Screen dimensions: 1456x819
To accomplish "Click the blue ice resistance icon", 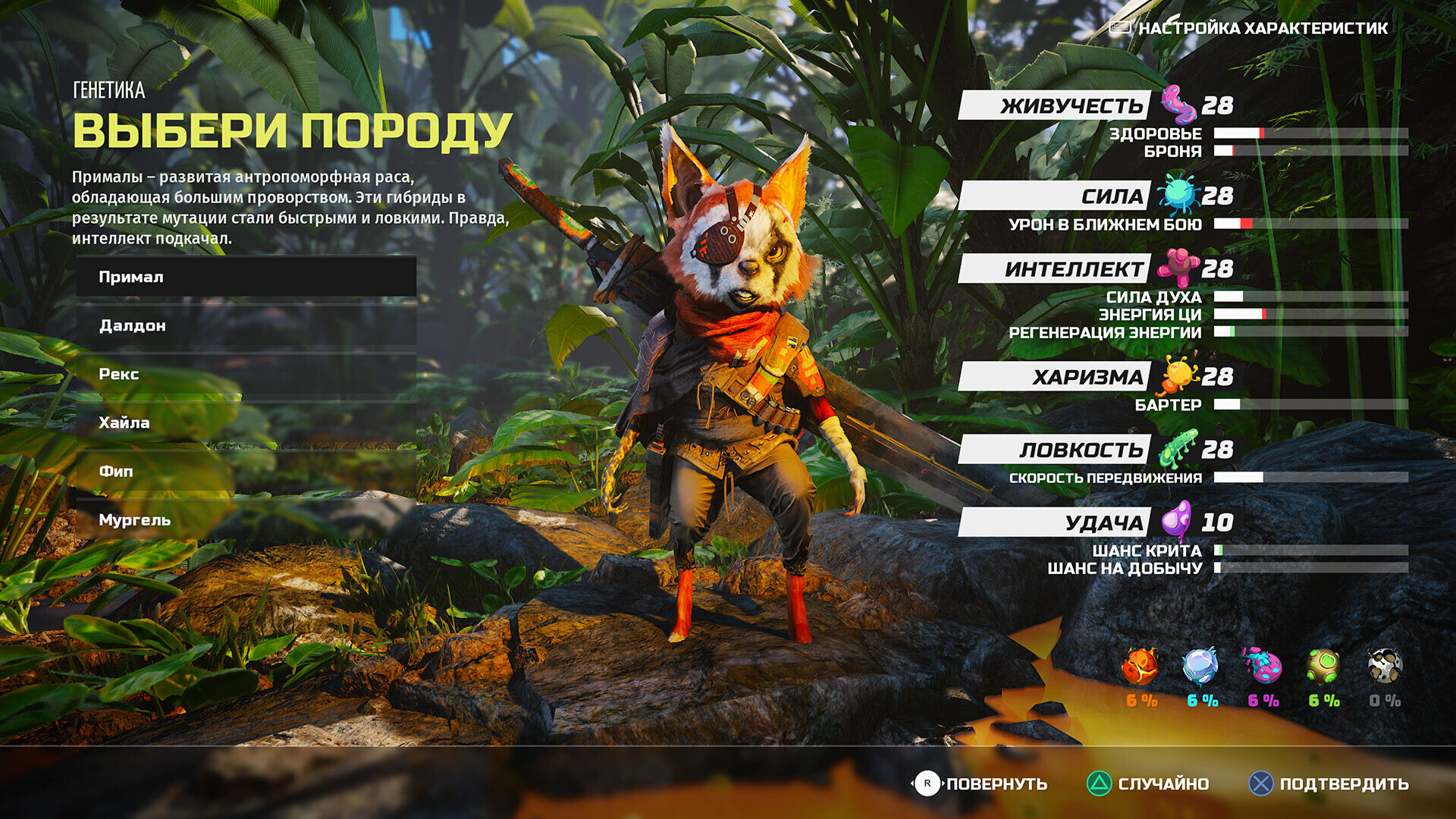I will click(1200, 667).
